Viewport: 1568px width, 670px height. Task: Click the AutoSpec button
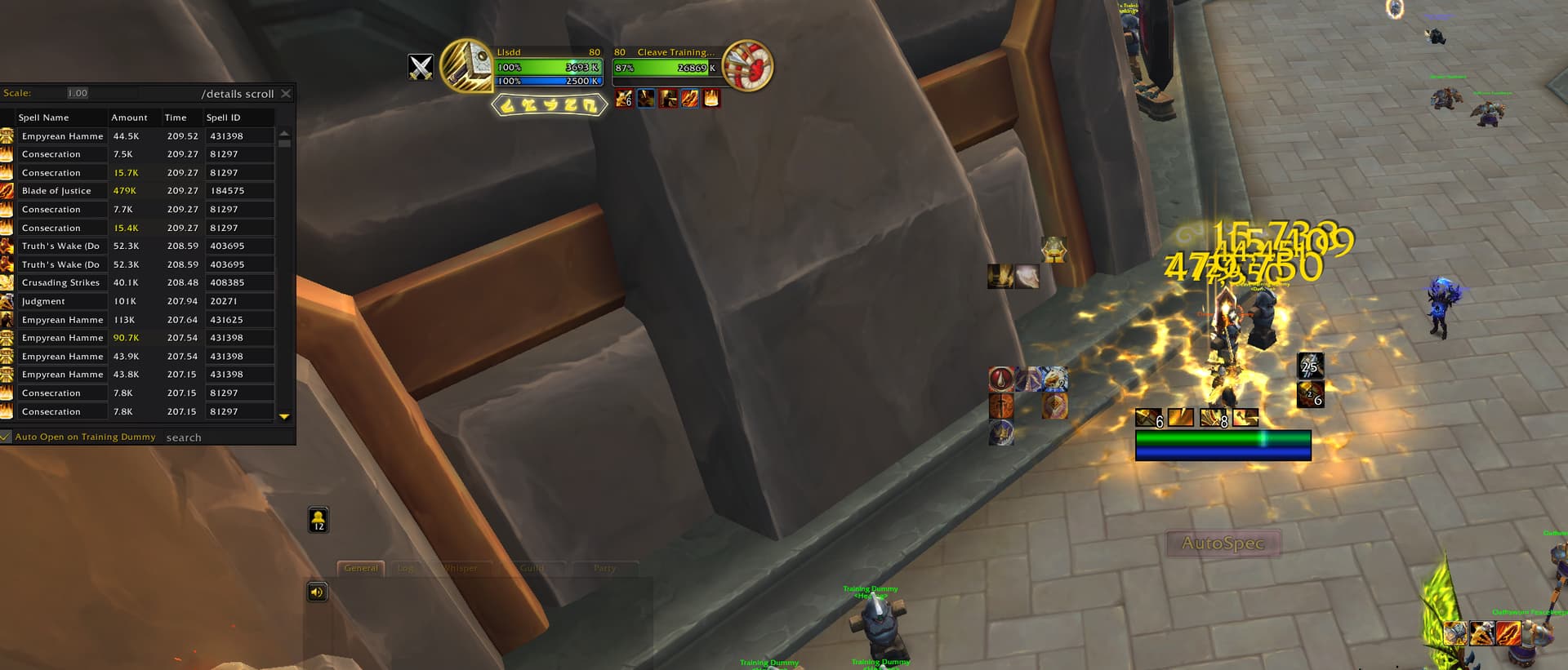[1223, 543]
